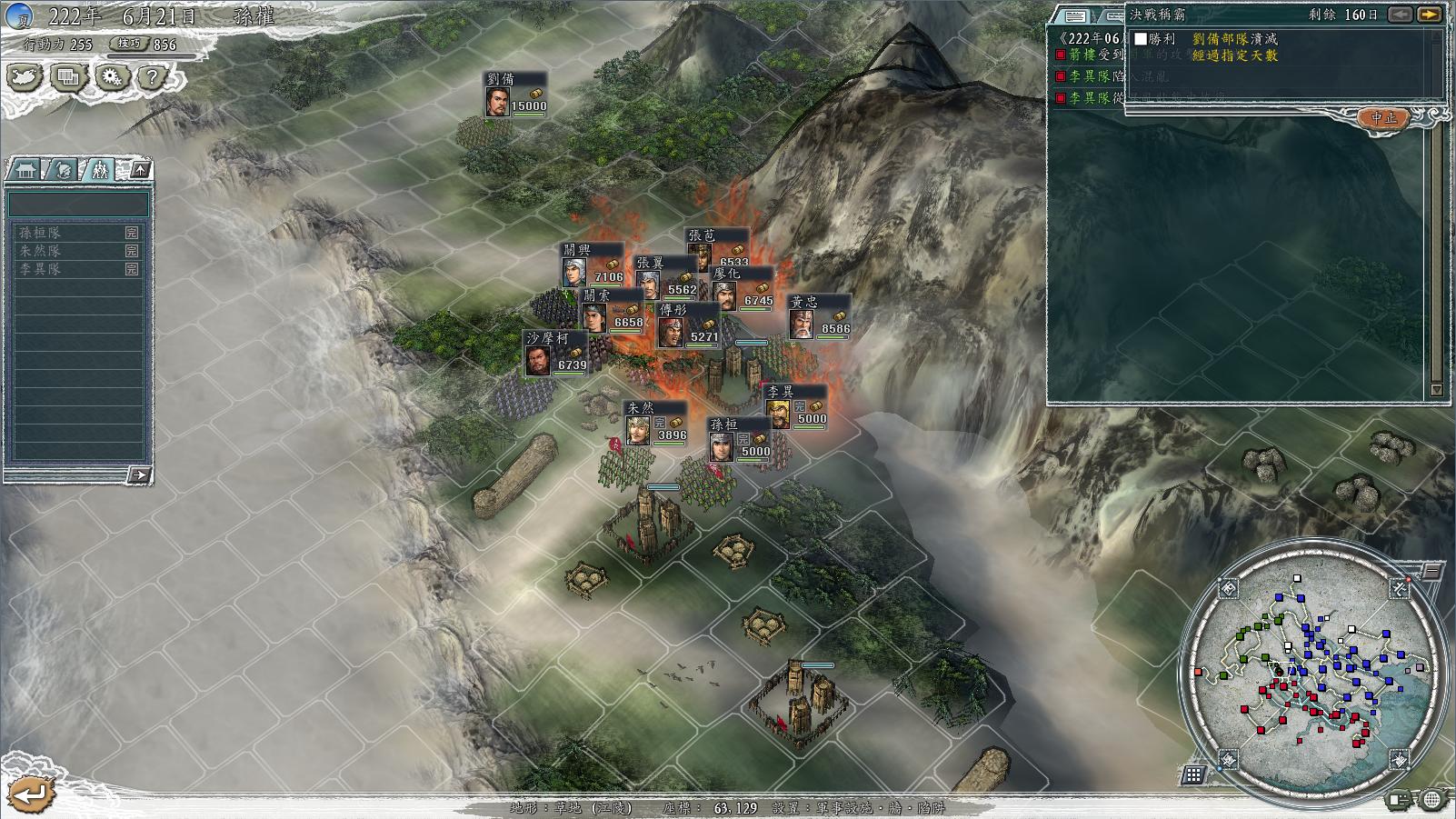Click the right arrow below the unit list
This screenshot has height=819, width=1456.
[138, 474]
